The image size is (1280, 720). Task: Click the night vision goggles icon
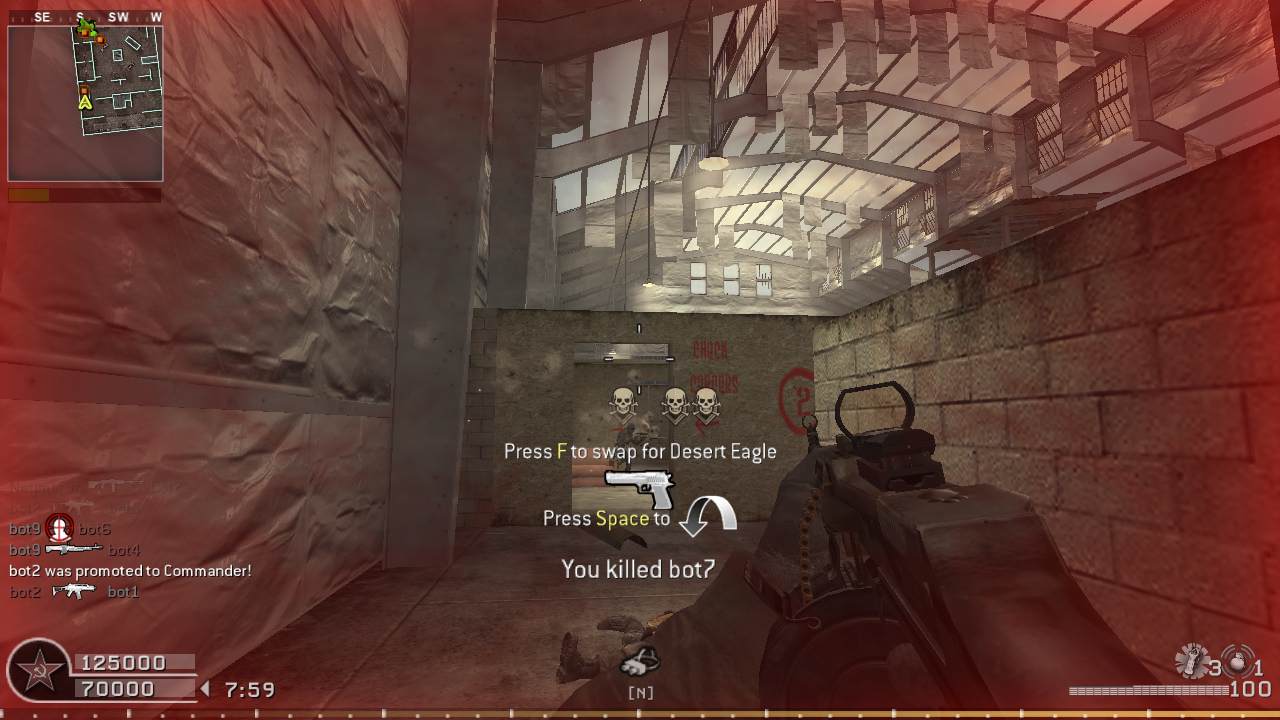click(x=640, y=660)
